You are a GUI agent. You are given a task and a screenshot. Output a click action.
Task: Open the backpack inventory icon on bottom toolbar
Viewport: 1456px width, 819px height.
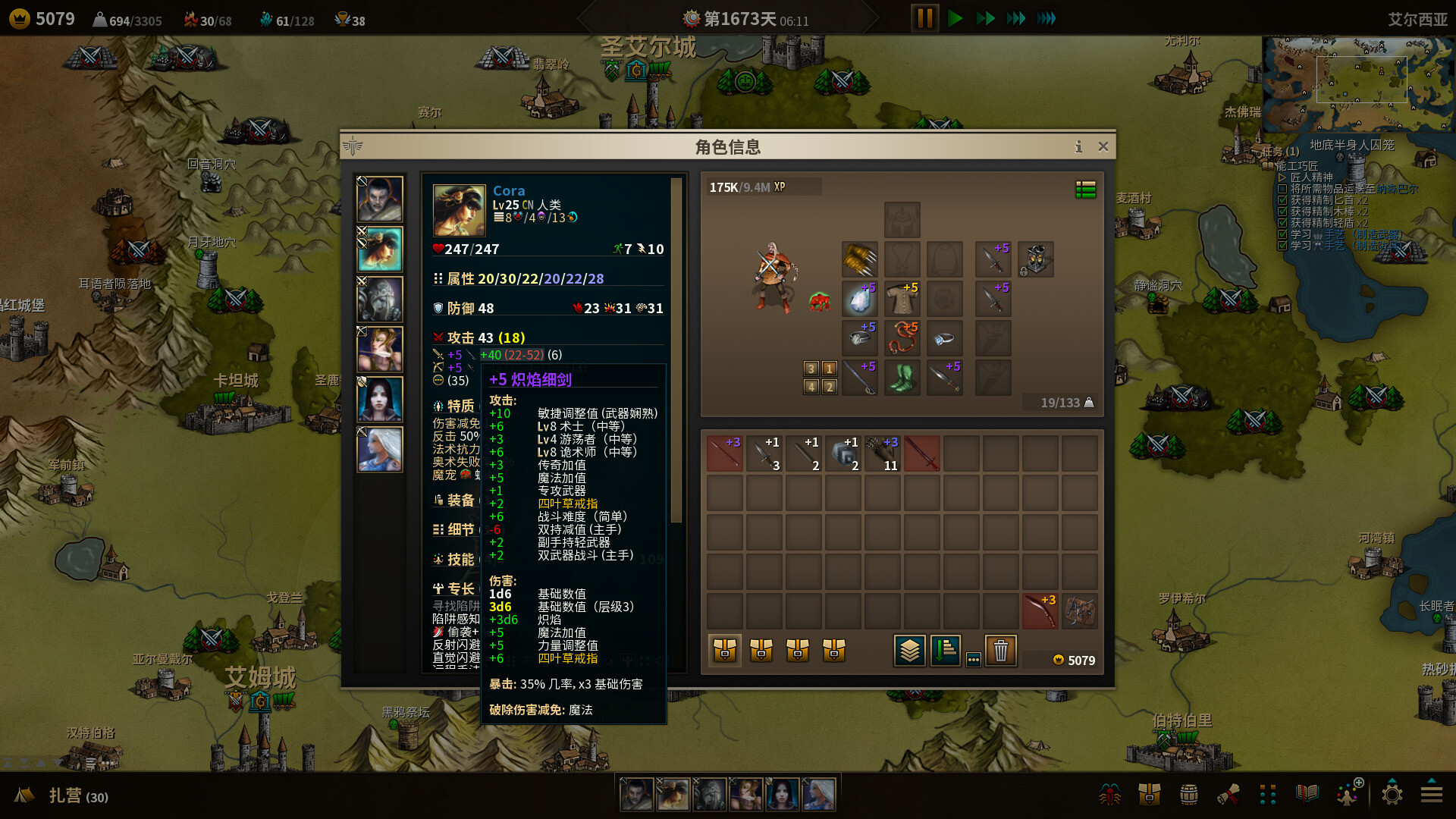click(1149, 794)
